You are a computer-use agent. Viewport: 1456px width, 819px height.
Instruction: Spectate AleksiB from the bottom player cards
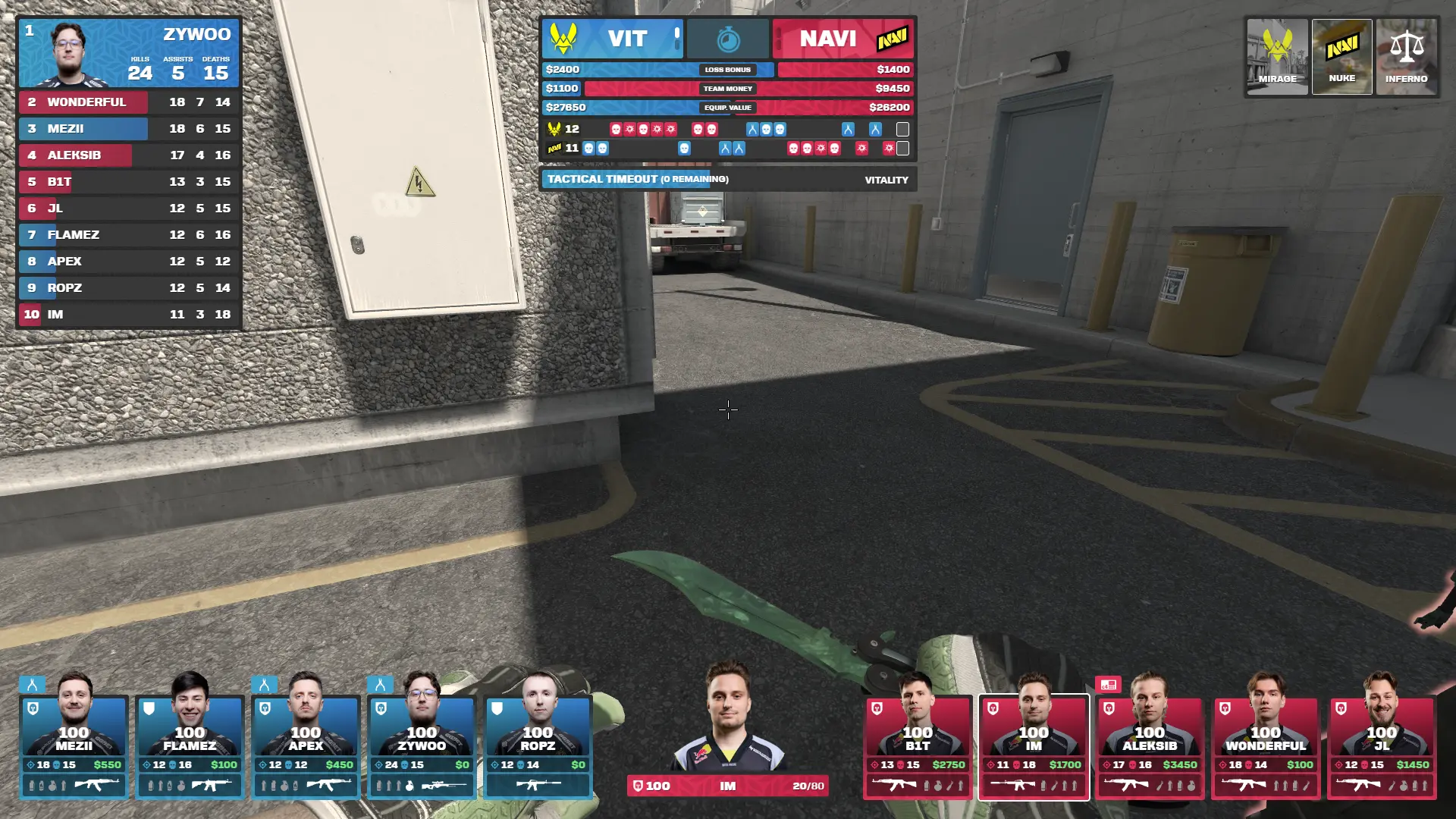(x=1150, y=747)
